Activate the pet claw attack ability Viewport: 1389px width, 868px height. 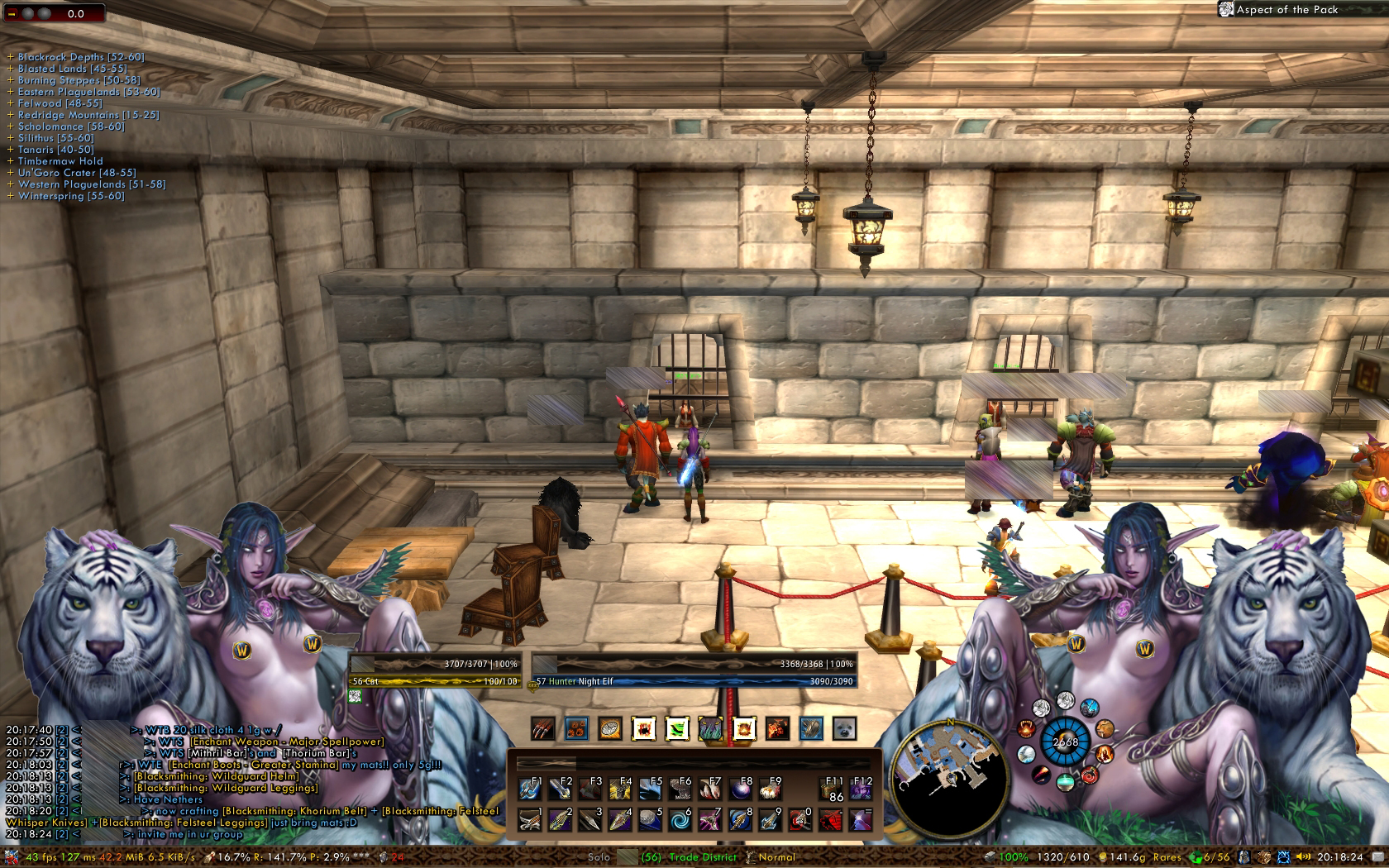click(542, 728)
